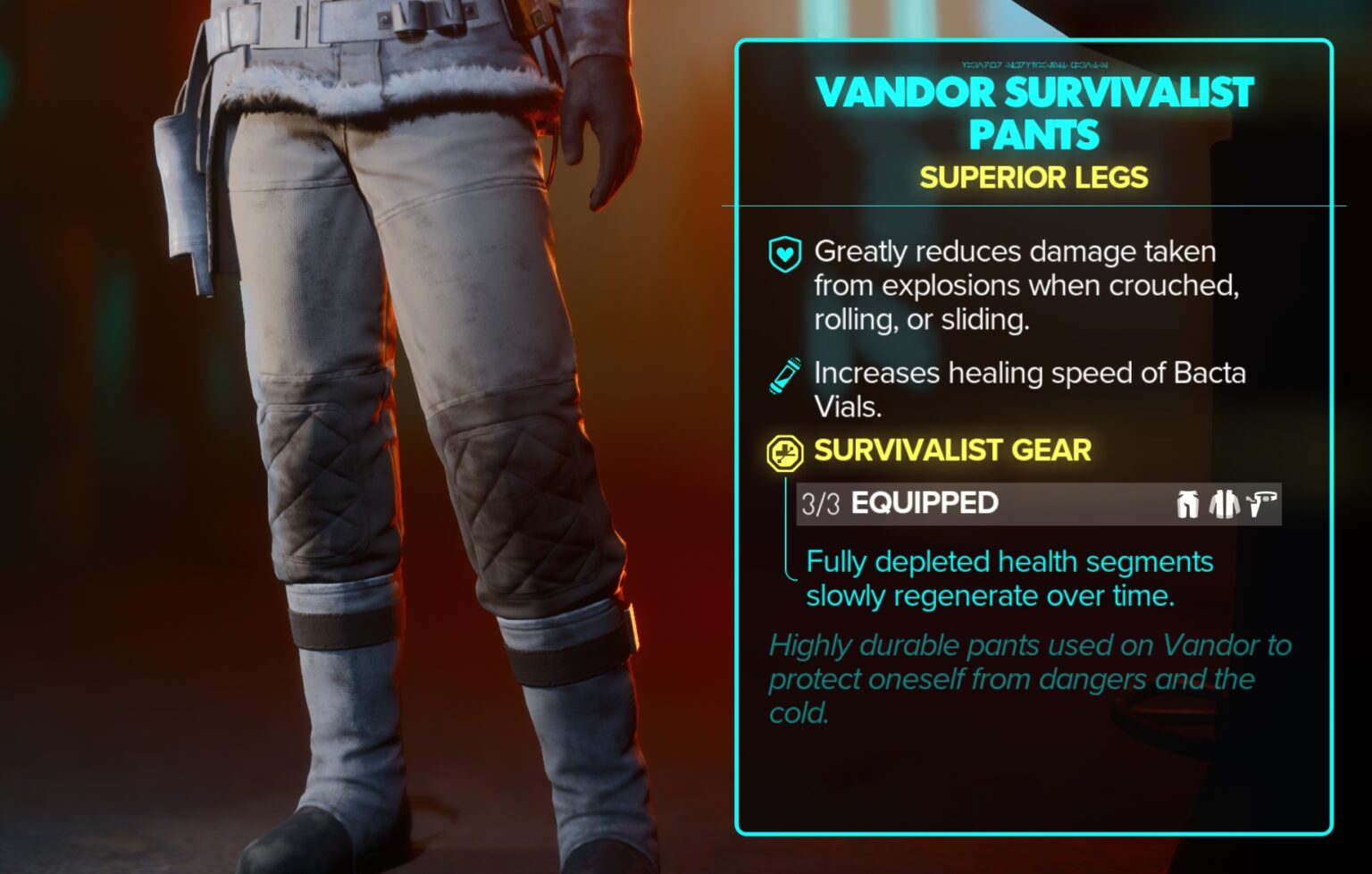The image size is (1372, 874).
Task: Click the Equipped label text
Action: pyautogui.click(x=926, y=503)
